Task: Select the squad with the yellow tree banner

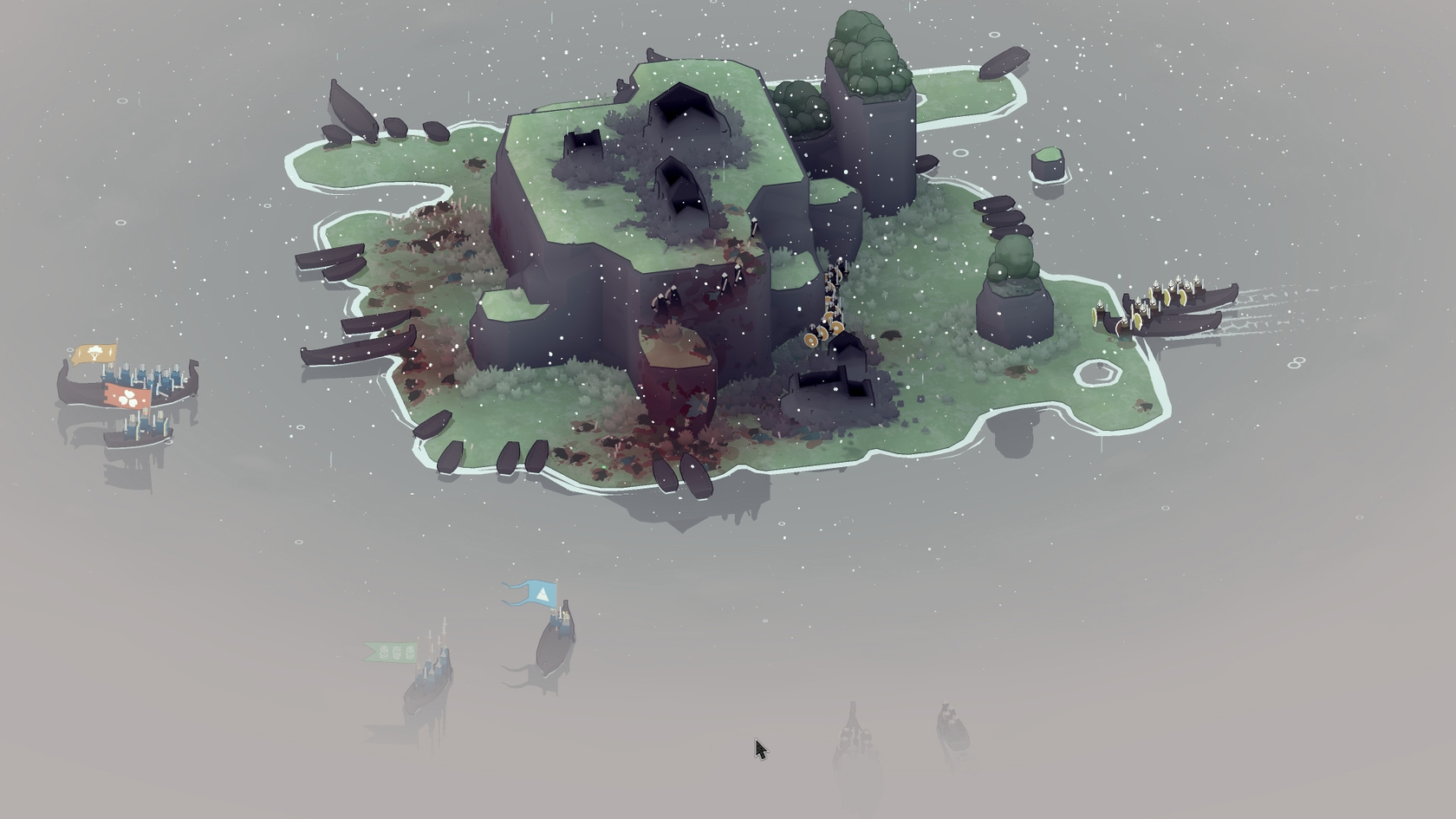Action: 95,354
